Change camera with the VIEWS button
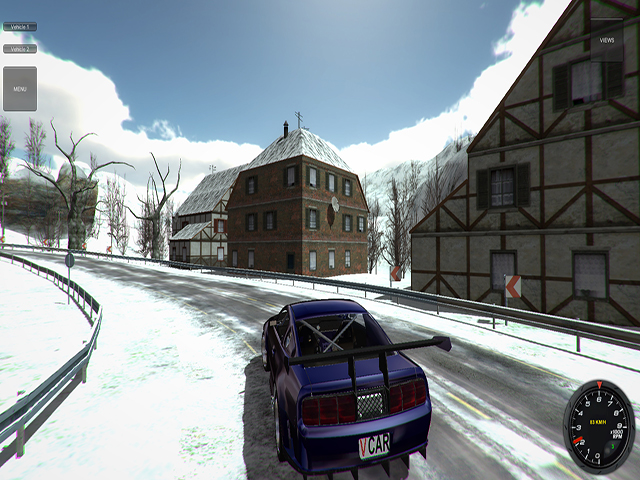Screen dimensions: 640x480 606,40
